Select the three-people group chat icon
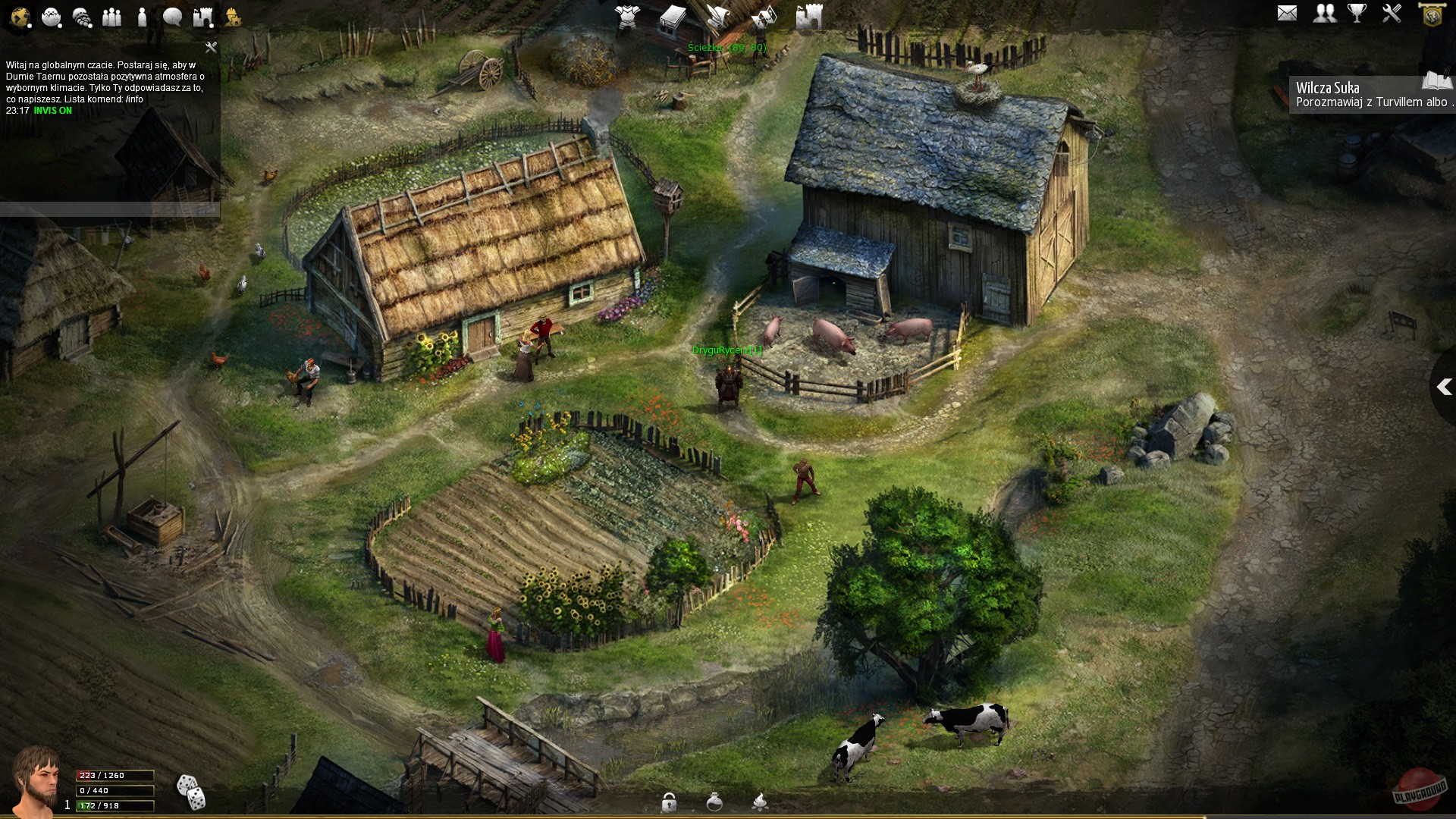The height and width of the screenshot is (819, 1456). click(111, 17)
